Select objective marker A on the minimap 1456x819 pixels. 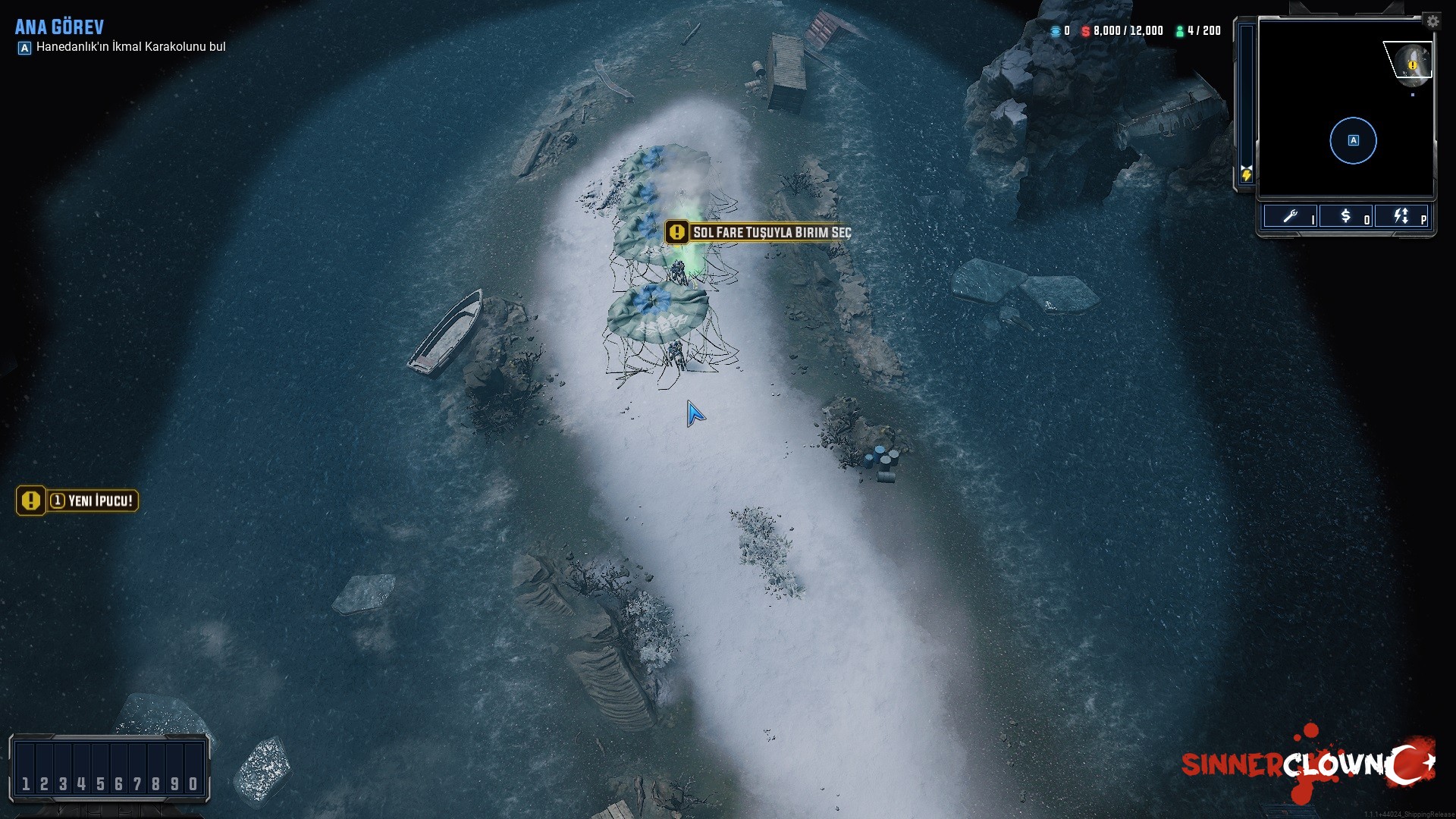click(1353, 140)
